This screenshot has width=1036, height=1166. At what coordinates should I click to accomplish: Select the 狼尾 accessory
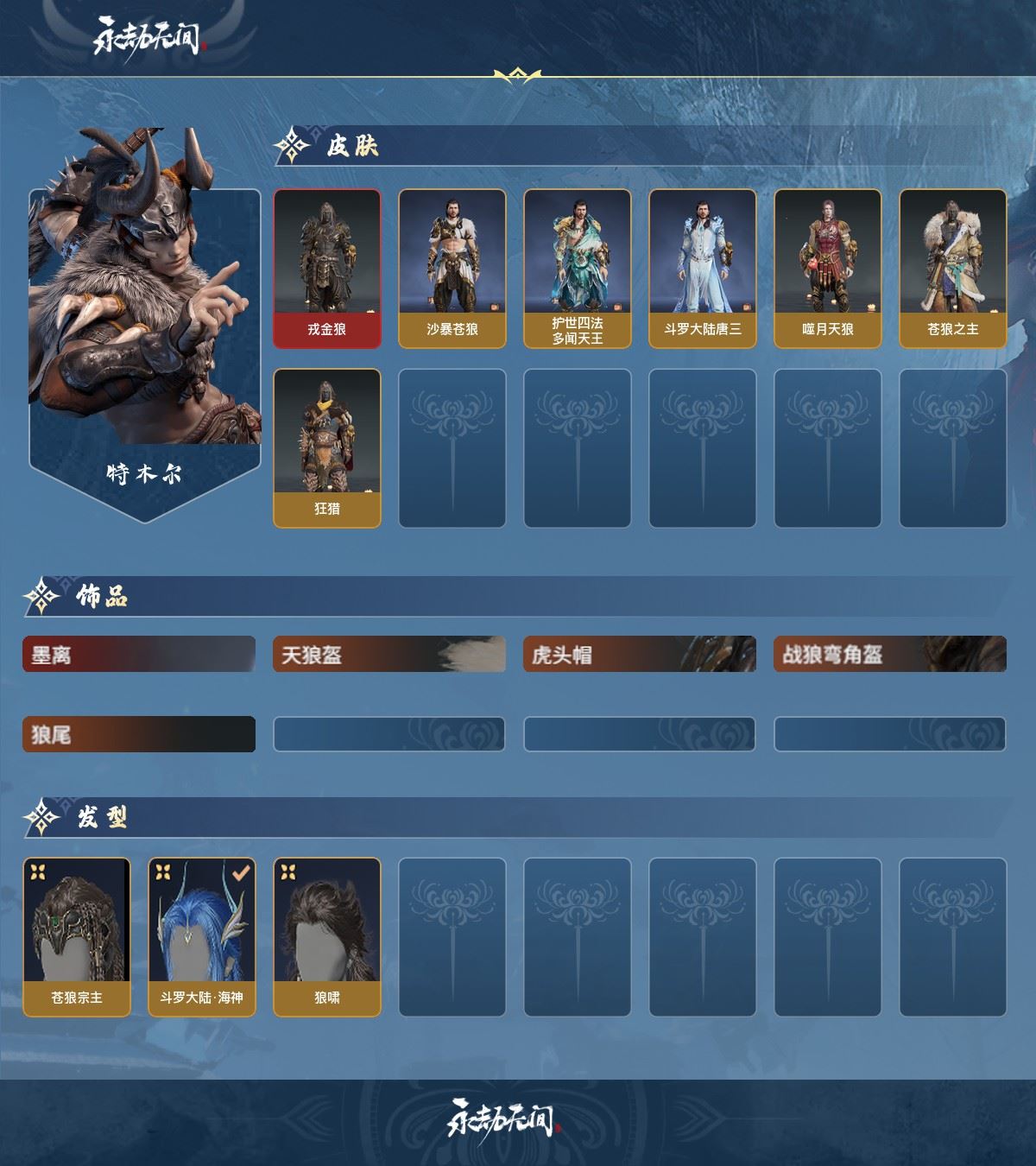pos(139,735)
